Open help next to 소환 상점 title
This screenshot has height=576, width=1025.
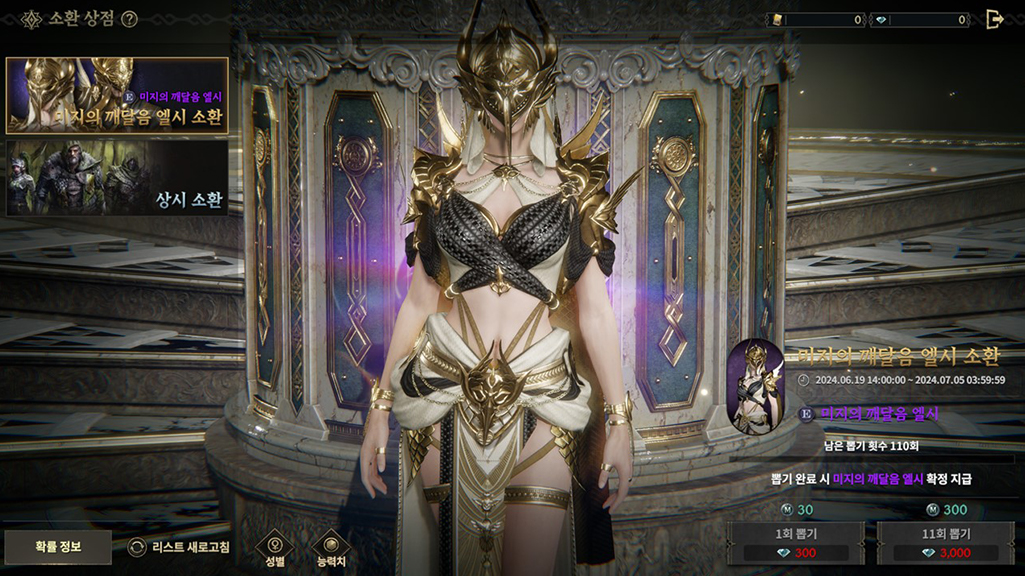click(129, 19)
